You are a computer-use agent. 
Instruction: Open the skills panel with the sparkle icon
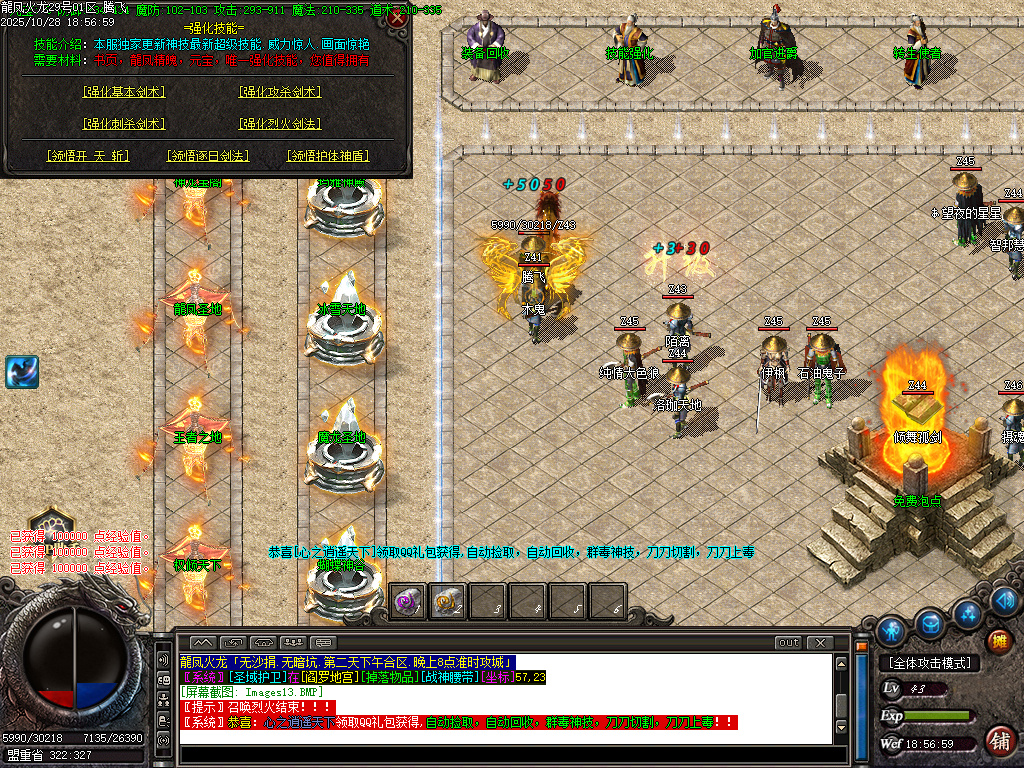(x=967, y=613)
